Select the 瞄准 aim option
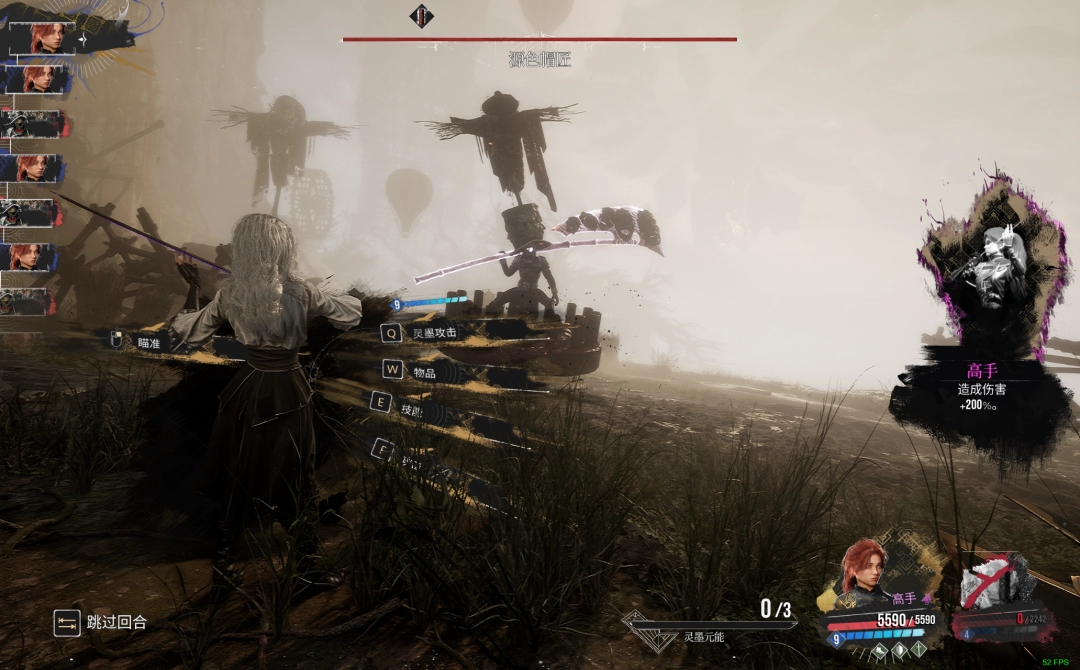 pos(148,342)
